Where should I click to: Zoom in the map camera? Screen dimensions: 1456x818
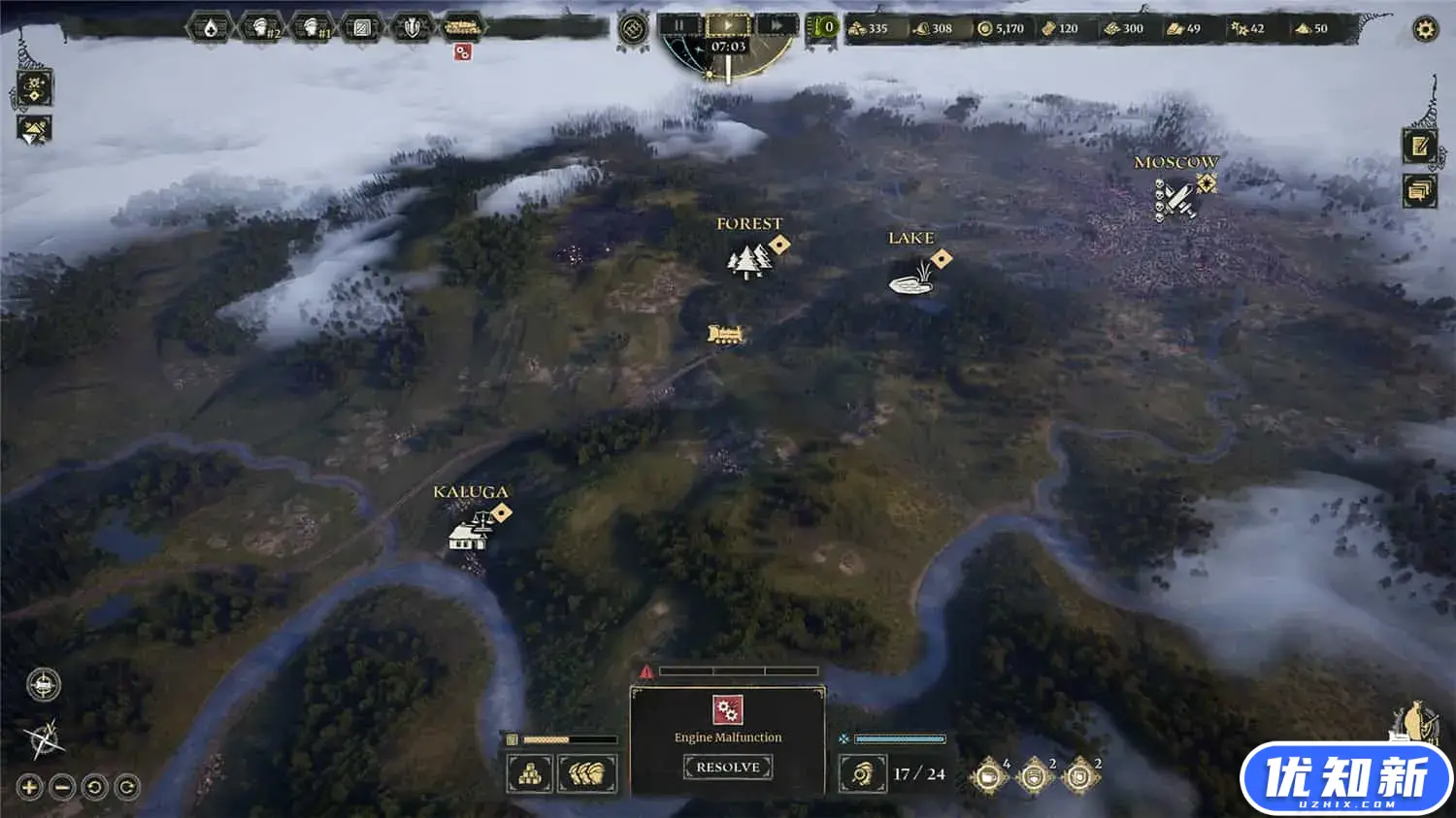coord(29,787)
